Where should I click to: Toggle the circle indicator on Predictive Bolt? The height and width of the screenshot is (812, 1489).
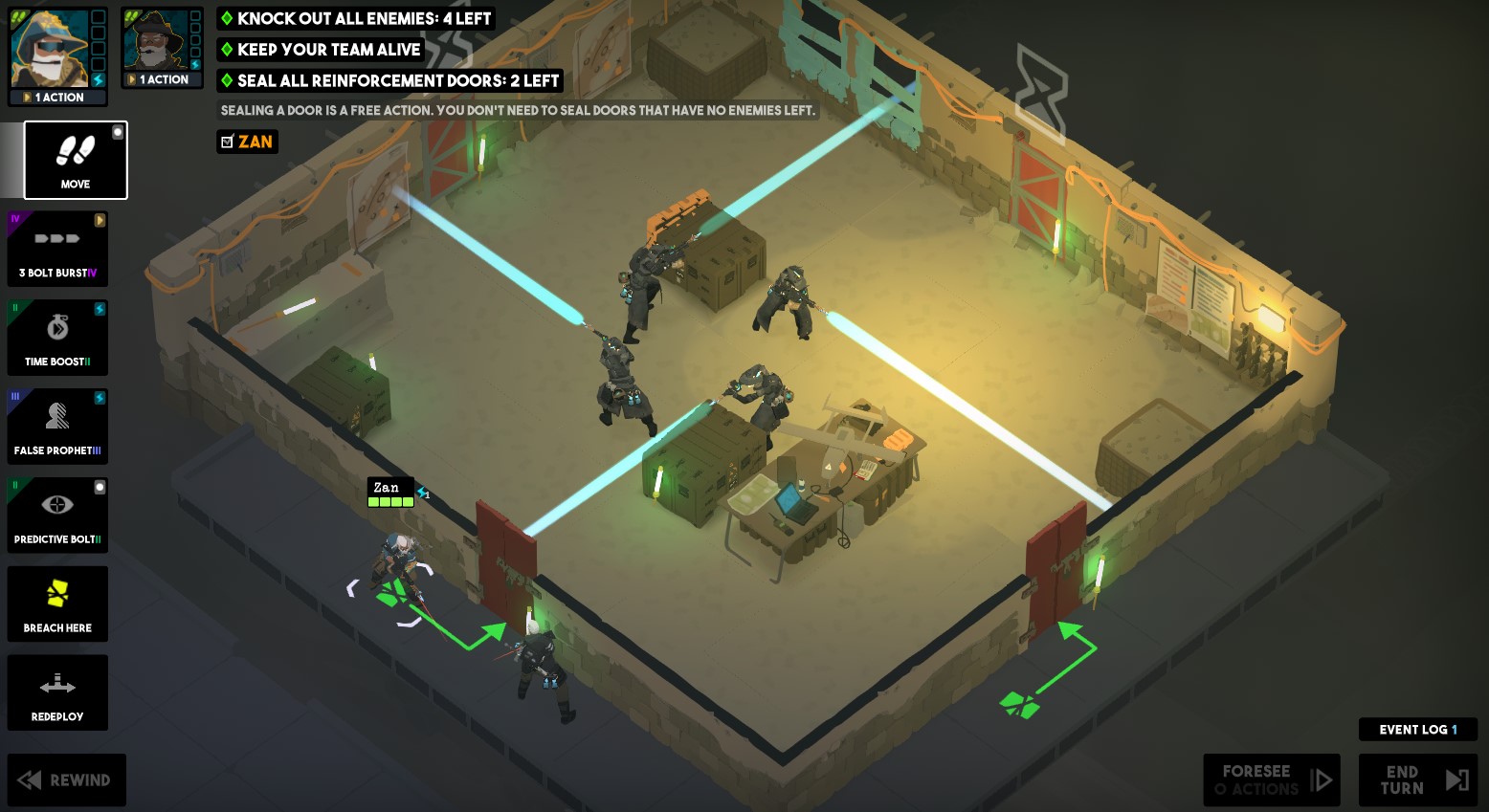coord(101,487)
